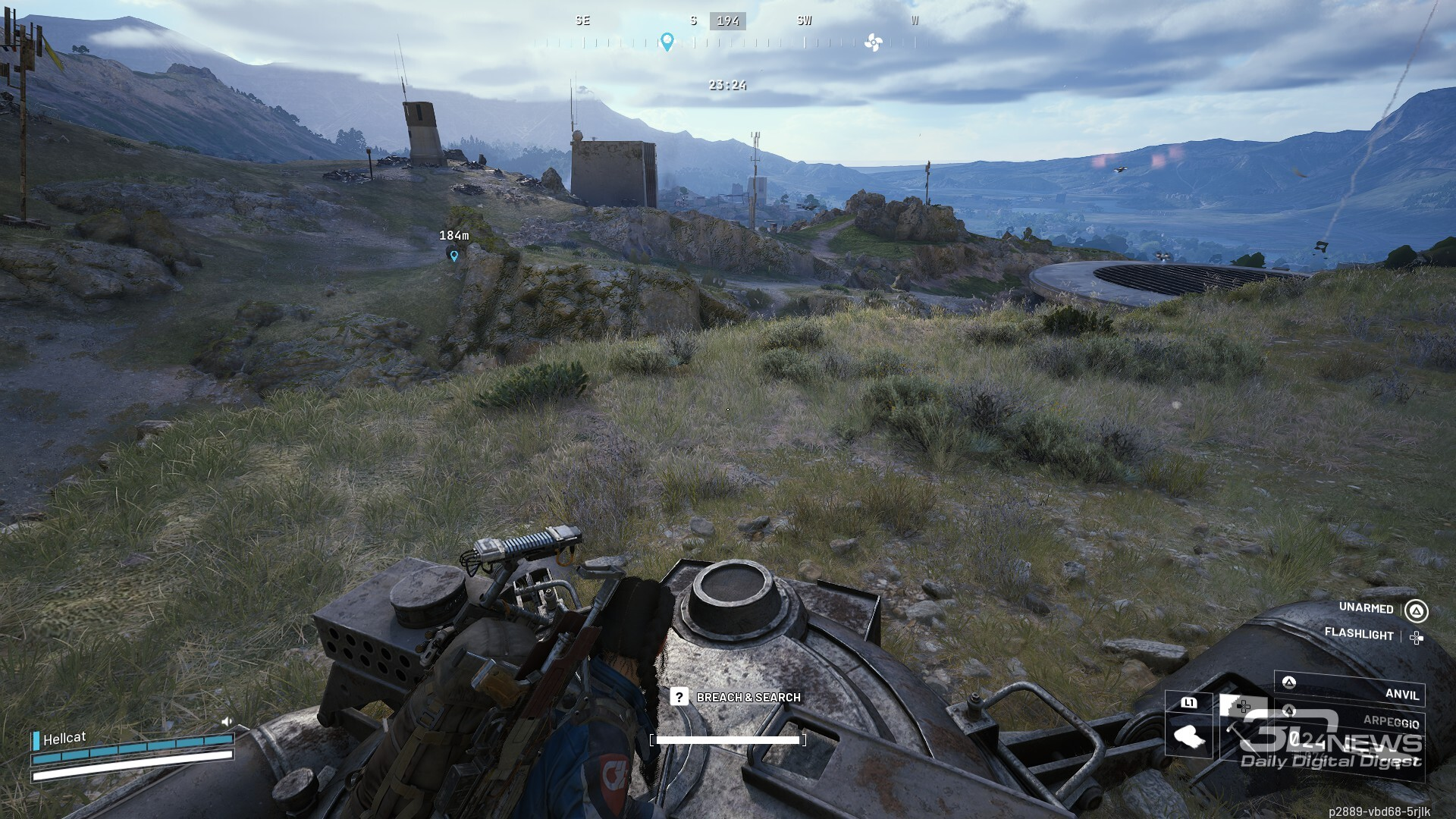Click the blue waypoint pin on the compass
1456x819 pixels.
667,42
